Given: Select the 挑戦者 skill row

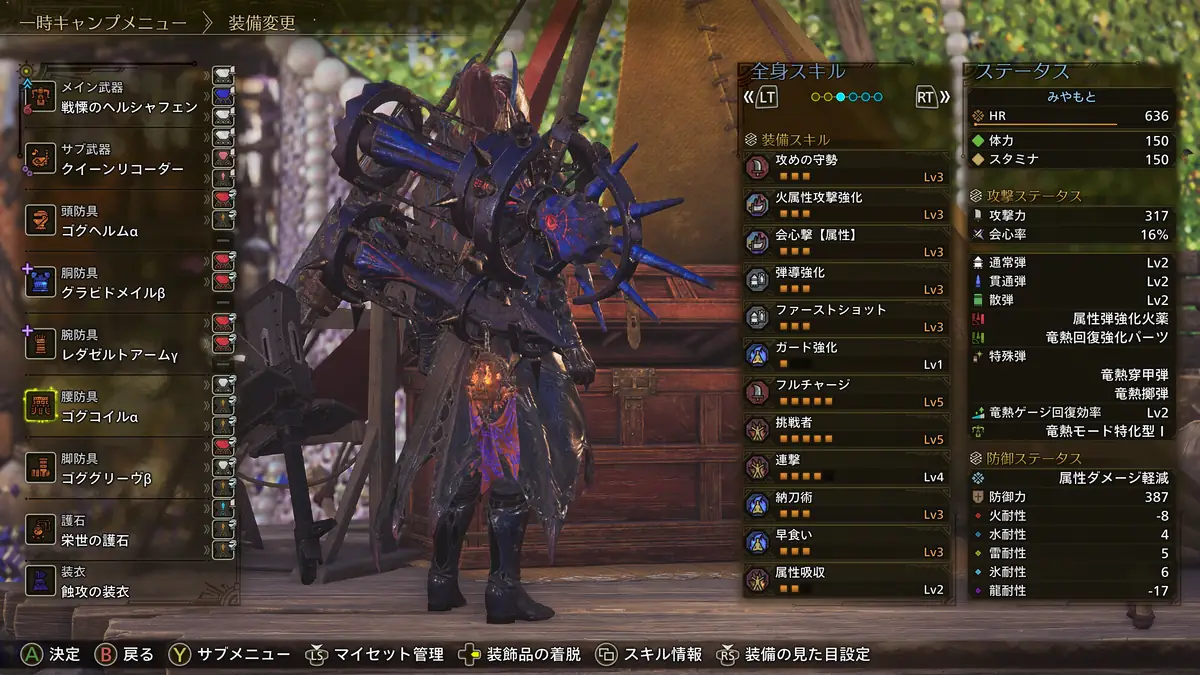Looking at the screenshot, I should [845, 430].
